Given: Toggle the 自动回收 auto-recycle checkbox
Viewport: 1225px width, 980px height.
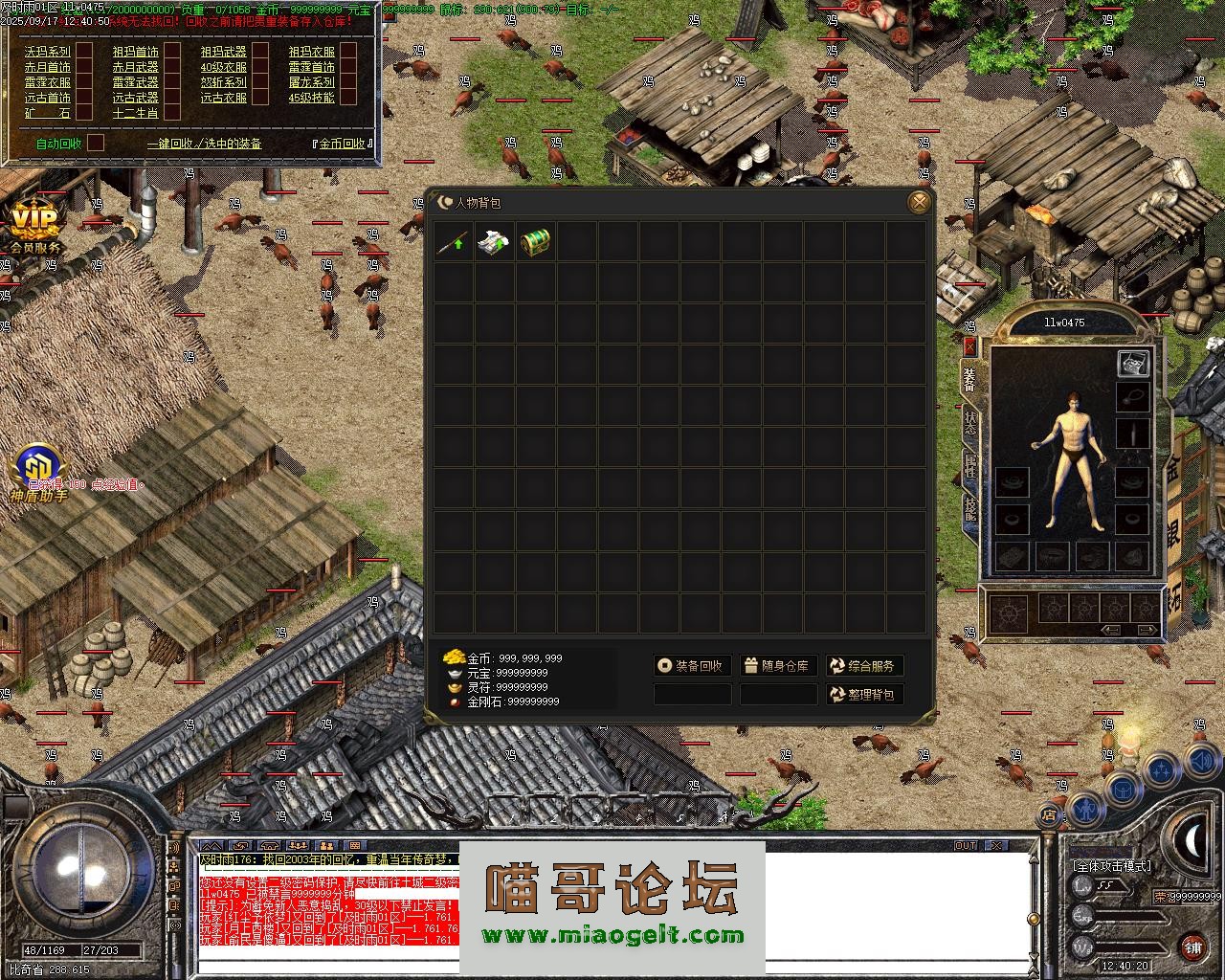Looking at the screenshot, I should (96, 144).
